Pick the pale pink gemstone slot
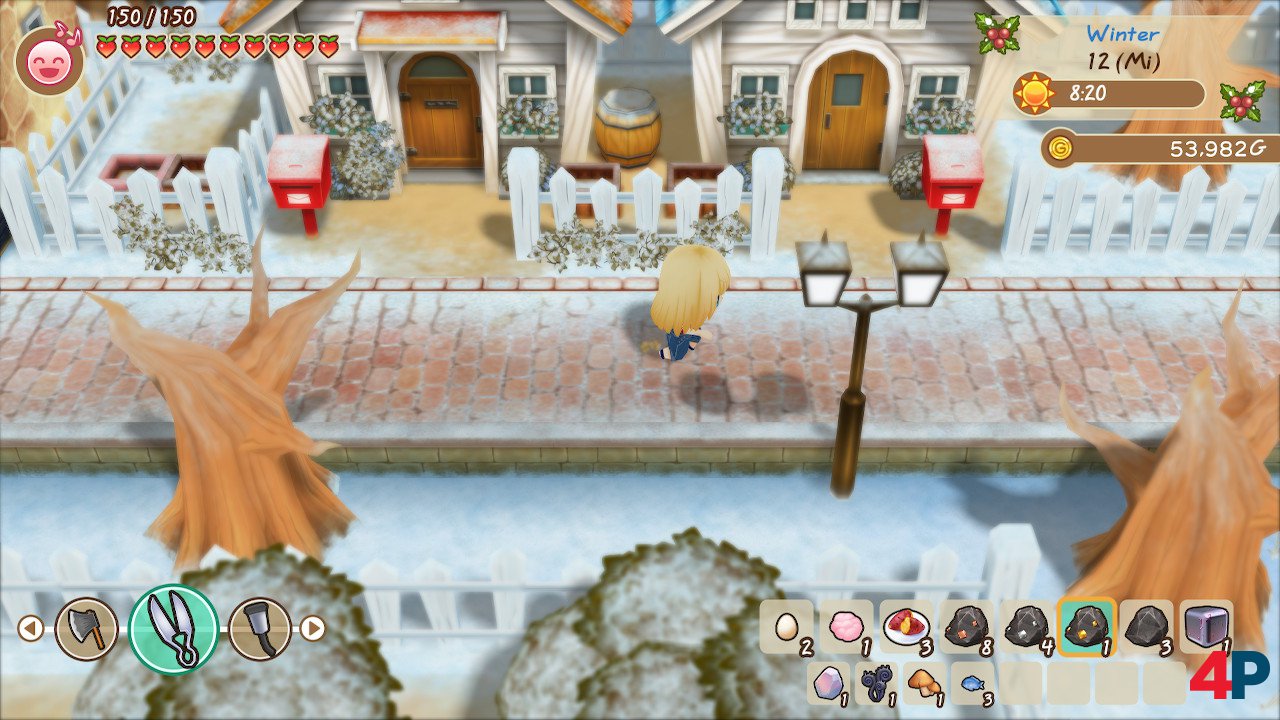The height and width of the screenshot is (720, 1280). pyautogui.click(x=828, y=683)
